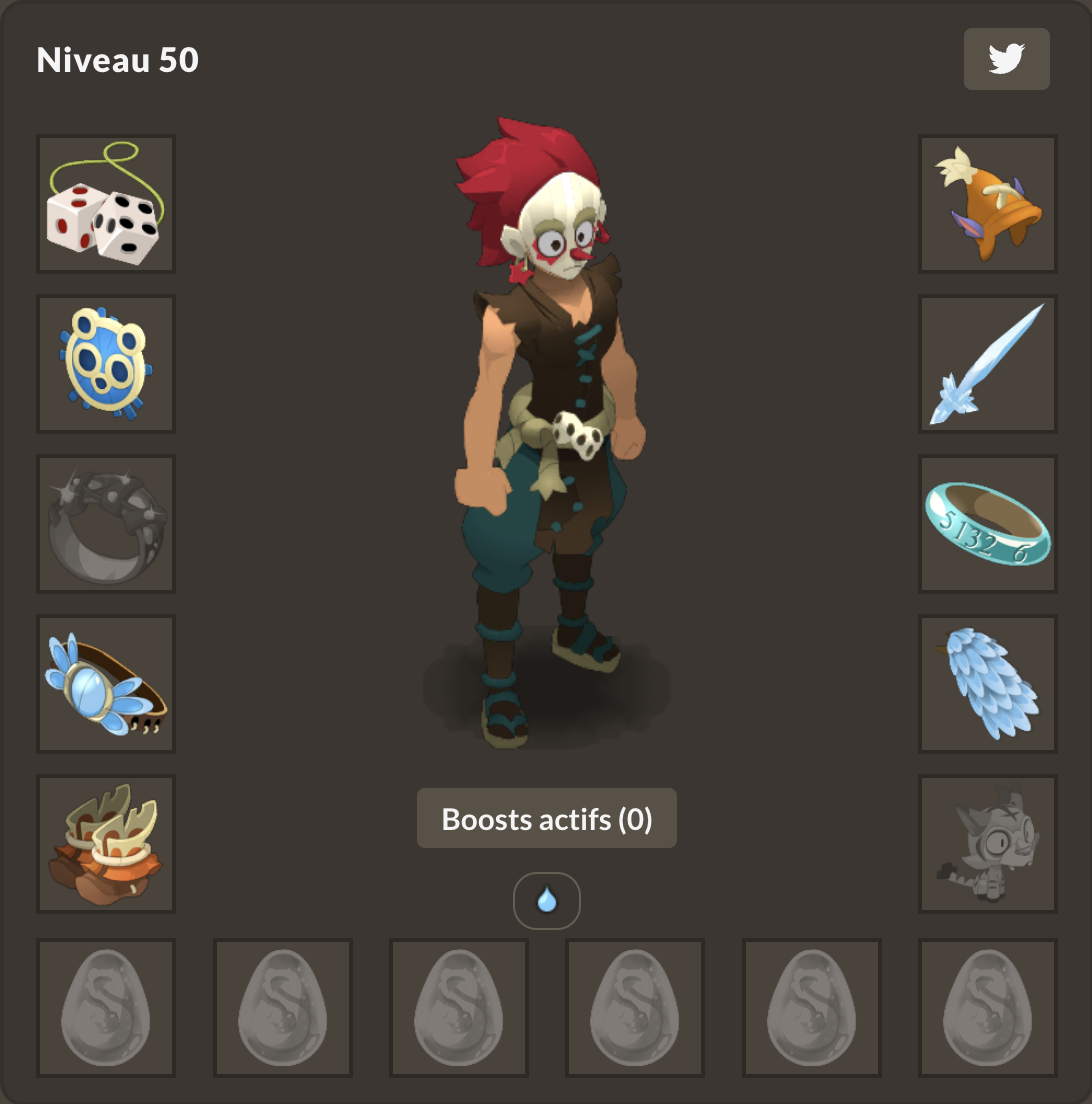Choose the empty spiked ring slot
The width and height of the screenshot is (1092, 1104).
(106, 524)
